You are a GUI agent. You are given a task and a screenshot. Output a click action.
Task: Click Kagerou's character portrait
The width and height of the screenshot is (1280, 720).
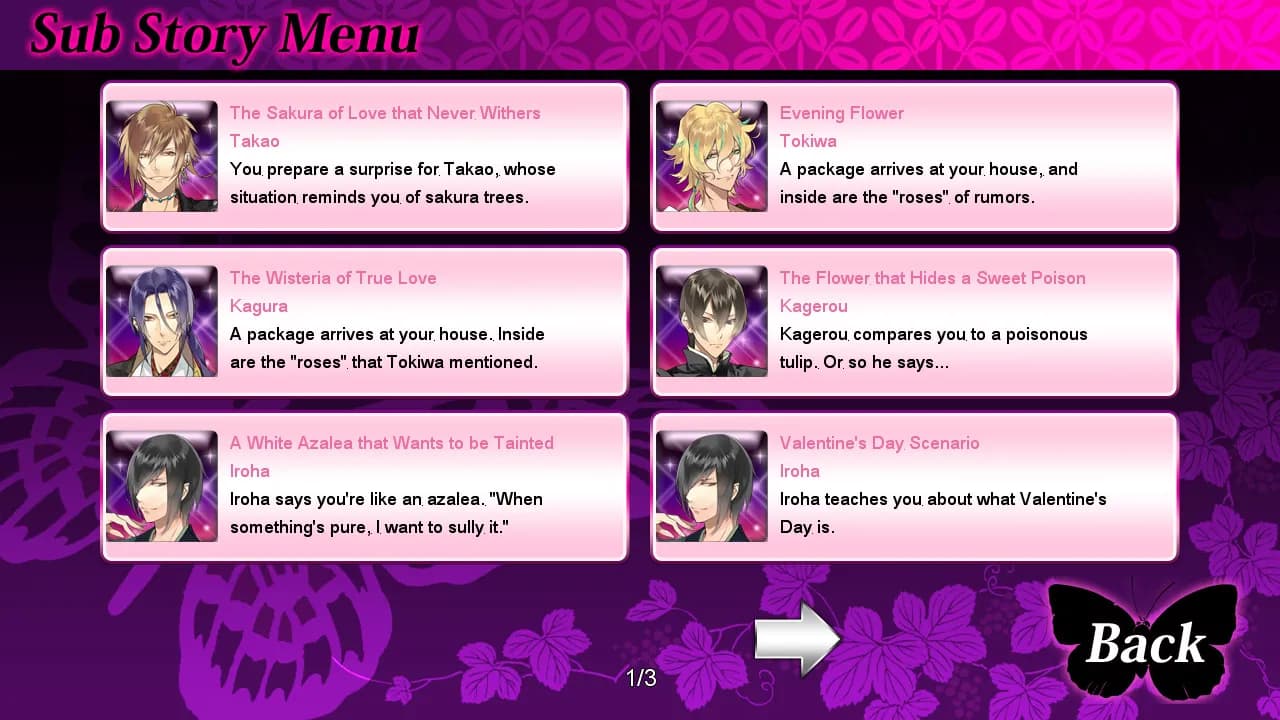point(711,321)
